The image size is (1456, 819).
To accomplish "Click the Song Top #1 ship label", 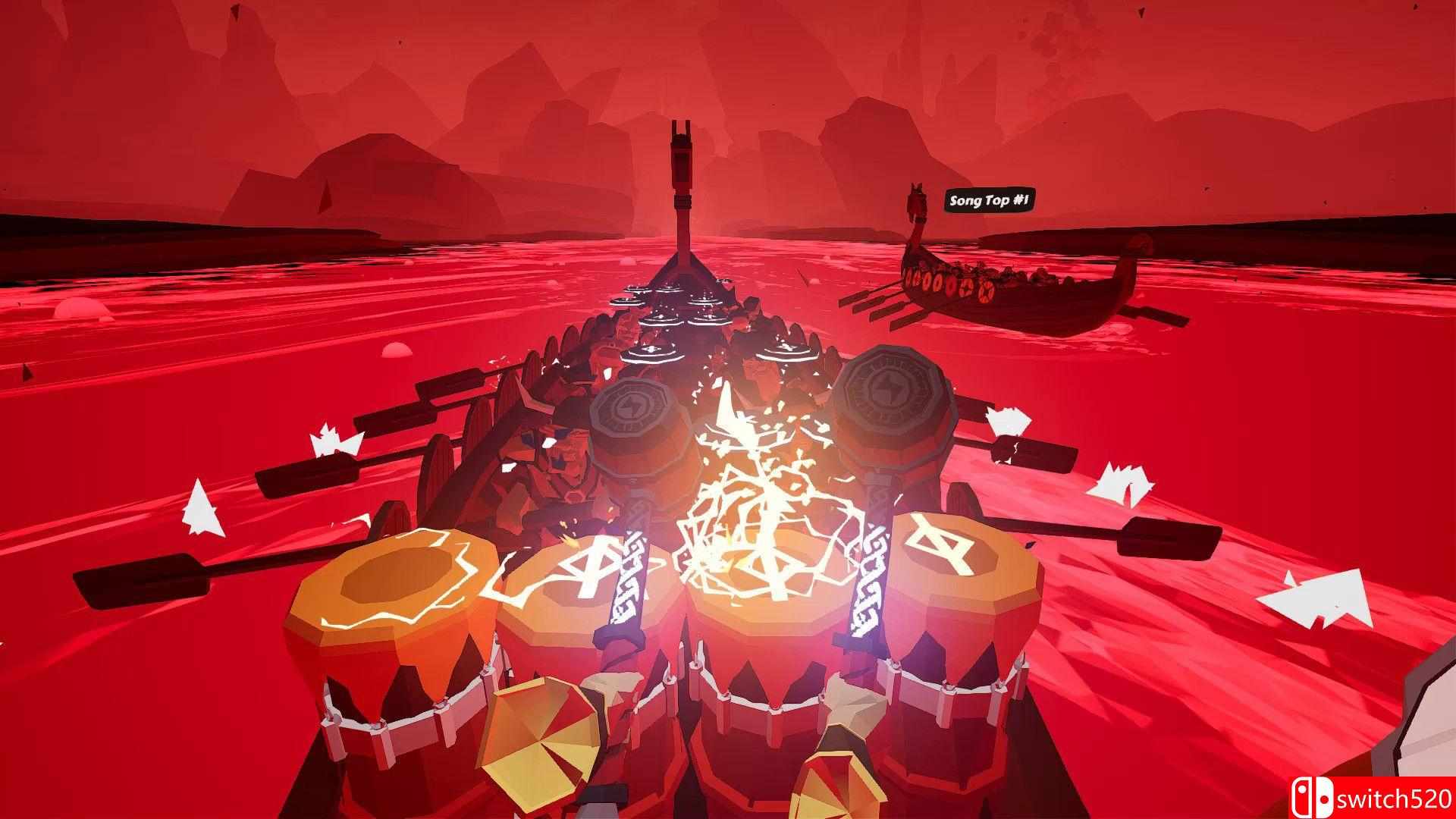I will coord(989,201).
